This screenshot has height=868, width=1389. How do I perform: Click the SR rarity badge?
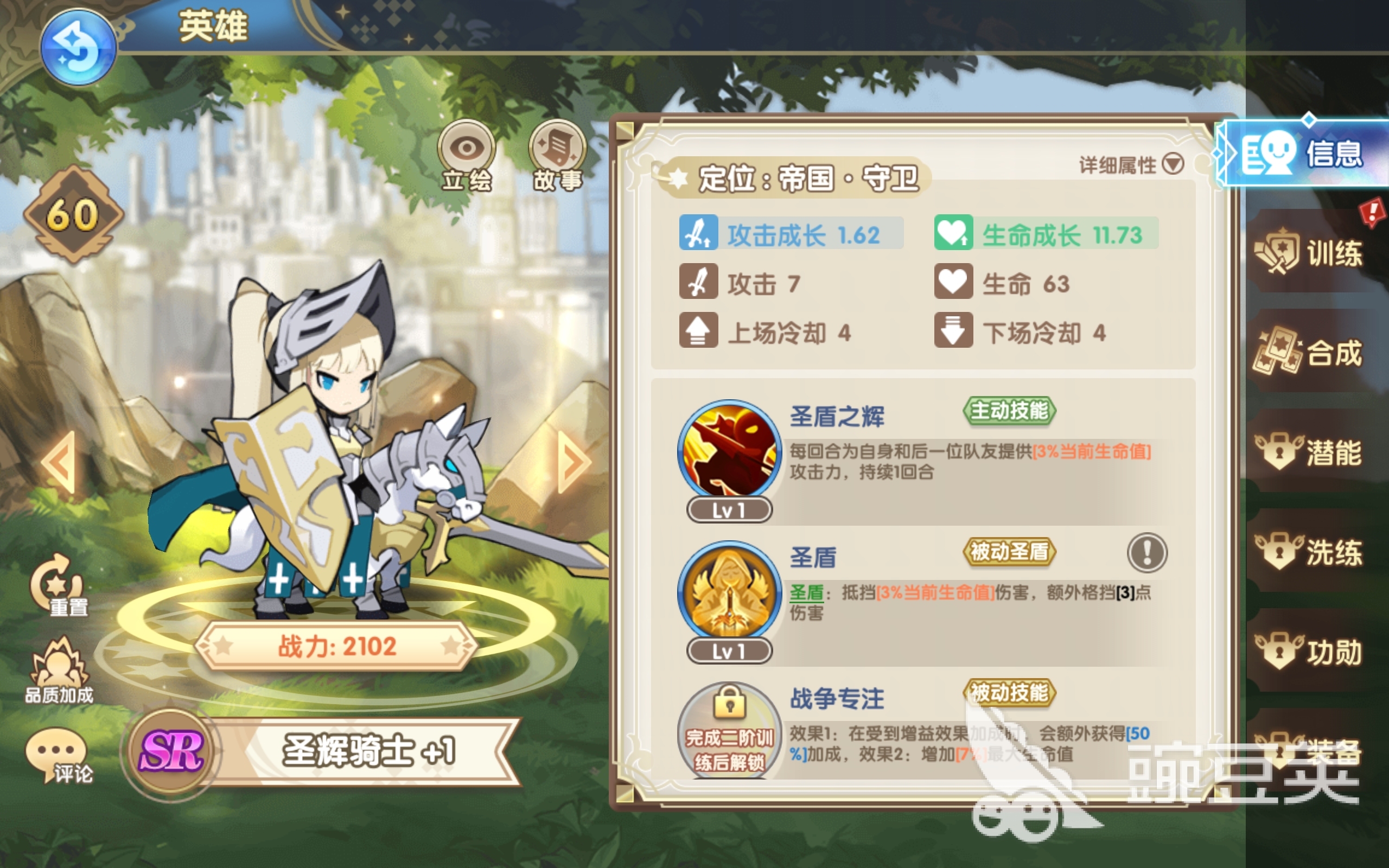click(170, 751)
